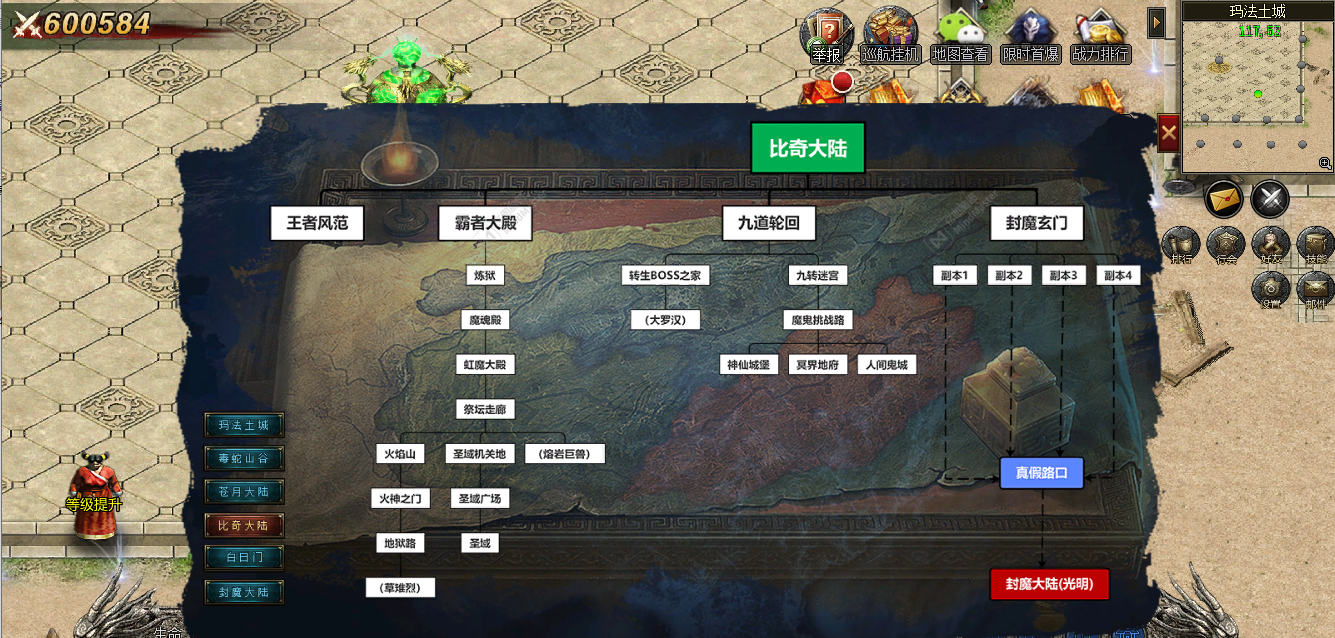Viewport: 1335px width, 638px height.
Task: Open the 苍月大陆 map tab
Action: coord(243,492)
